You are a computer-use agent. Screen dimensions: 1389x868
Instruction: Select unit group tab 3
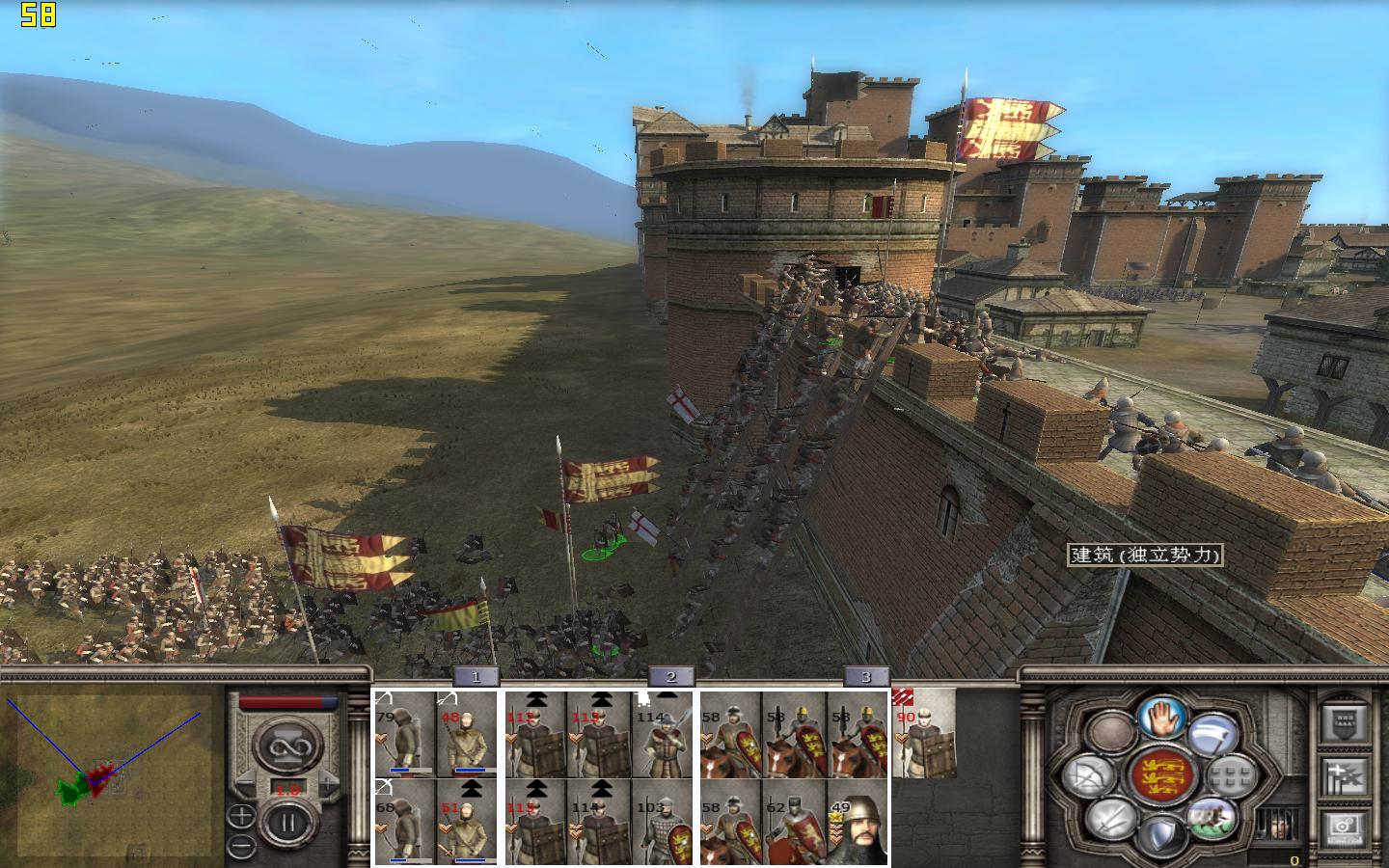click(x=866, y=677)
